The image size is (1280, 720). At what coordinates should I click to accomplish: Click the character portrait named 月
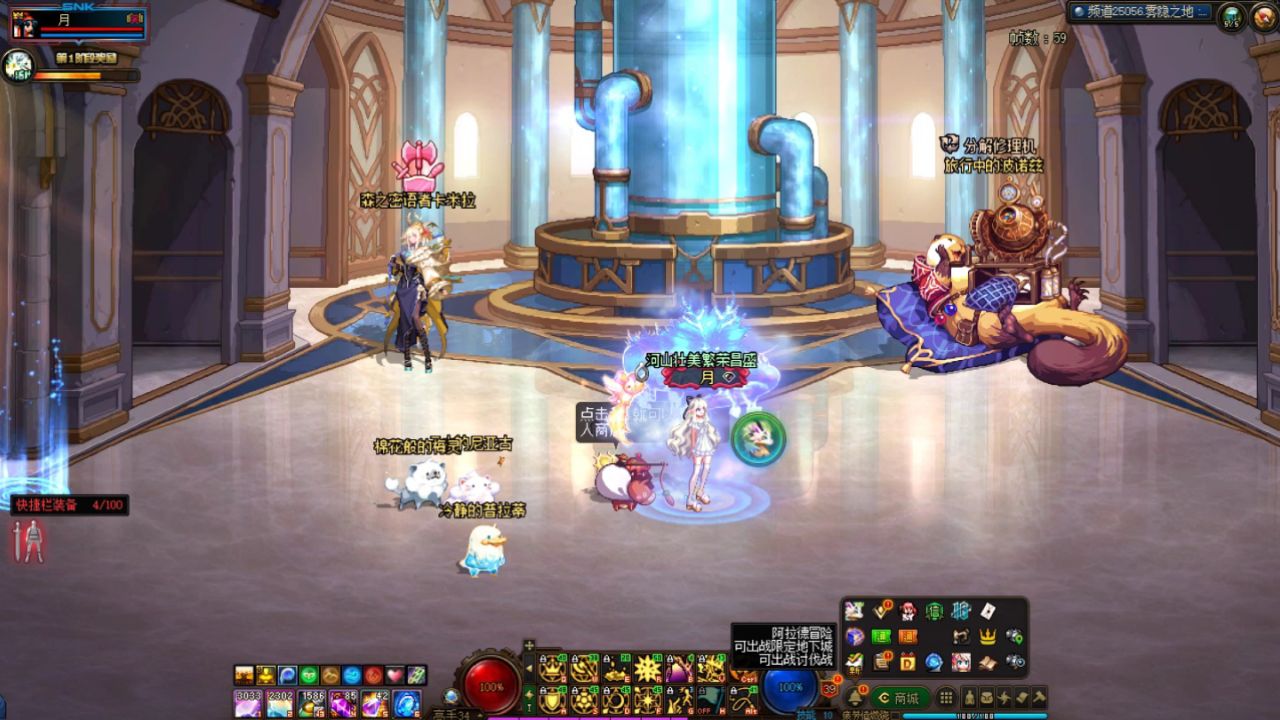click(x=78, y=24)
